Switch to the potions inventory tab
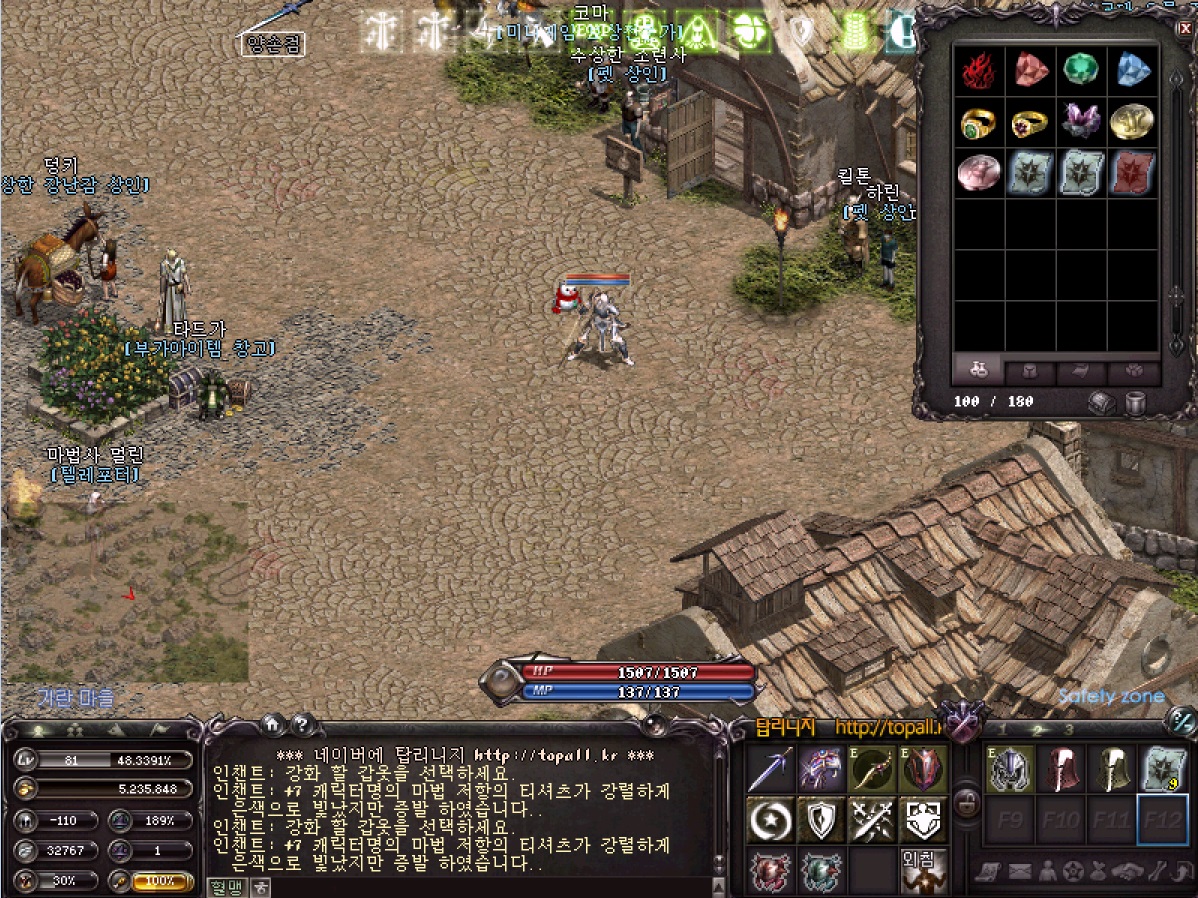 (x=979, y=370)
